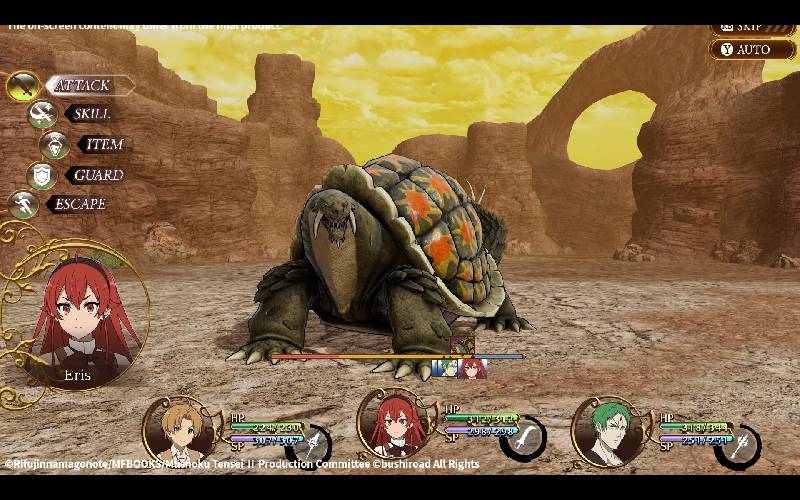The width and height of the screenshot is (800, 500).
Task: Select the green-haired party member portrait
Action: coord(610,432)
